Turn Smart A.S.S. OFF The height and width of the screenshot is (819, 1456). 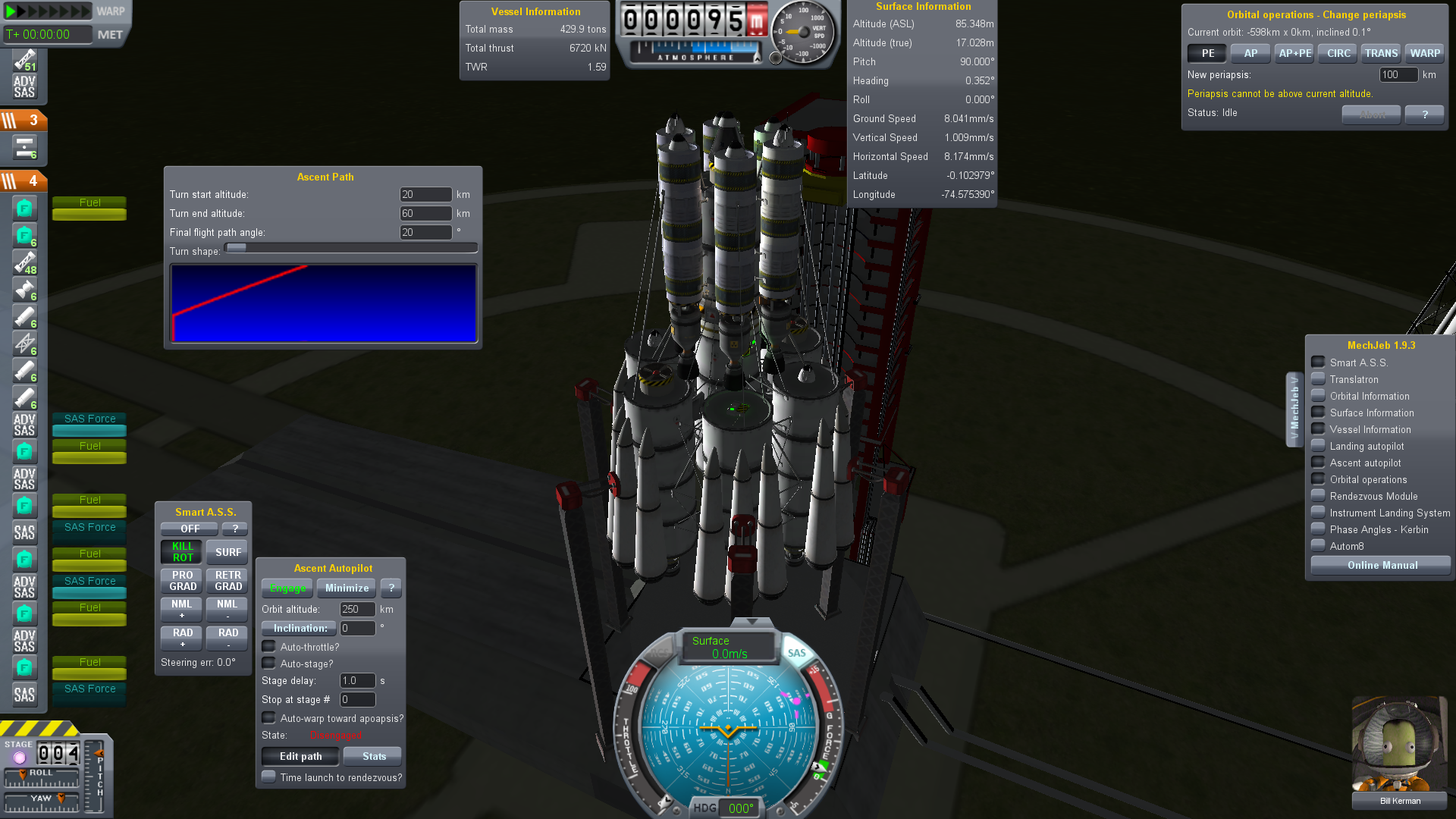click(190, 529)
